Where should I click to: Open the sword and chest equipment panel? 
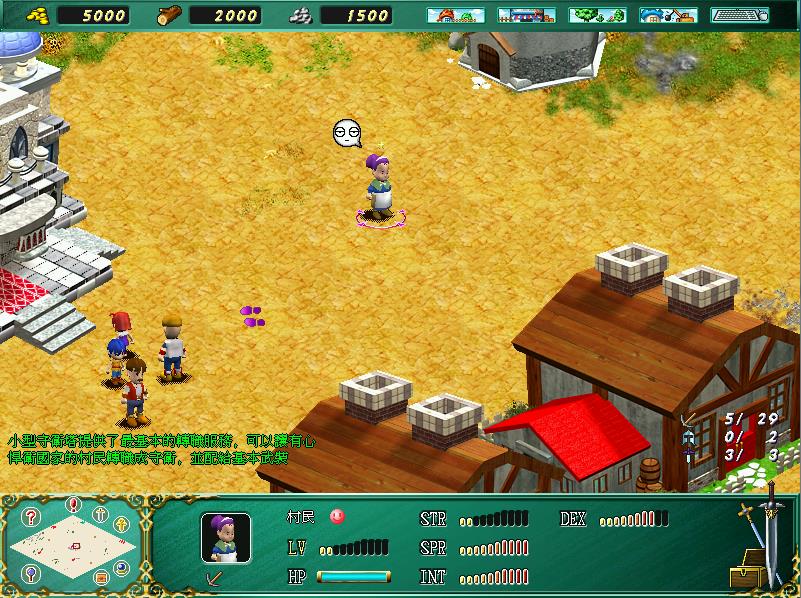[x=758, y=540]
